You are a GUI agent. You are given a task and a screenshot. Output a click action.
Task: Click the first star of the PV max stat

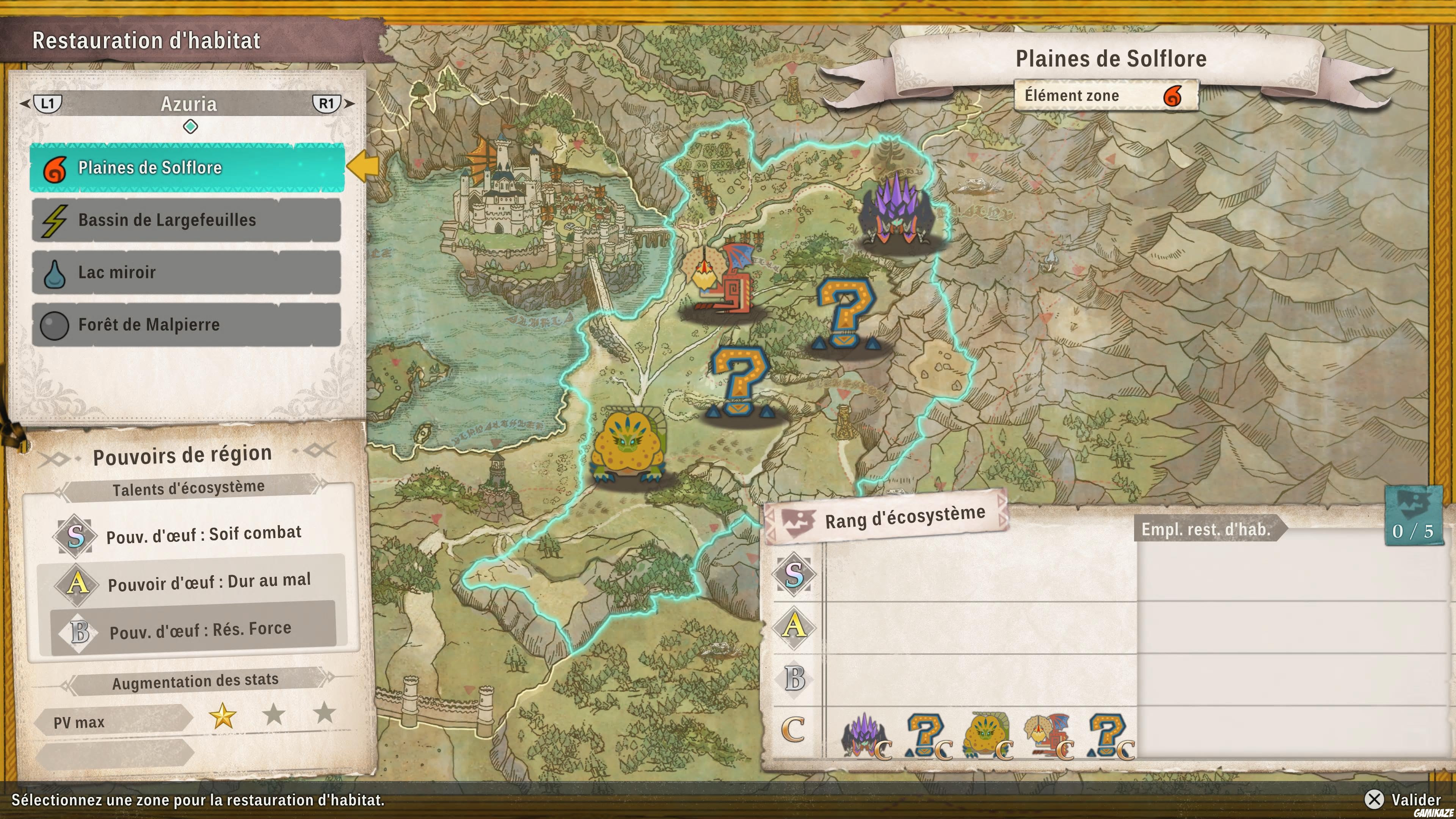tap(223, 717)
